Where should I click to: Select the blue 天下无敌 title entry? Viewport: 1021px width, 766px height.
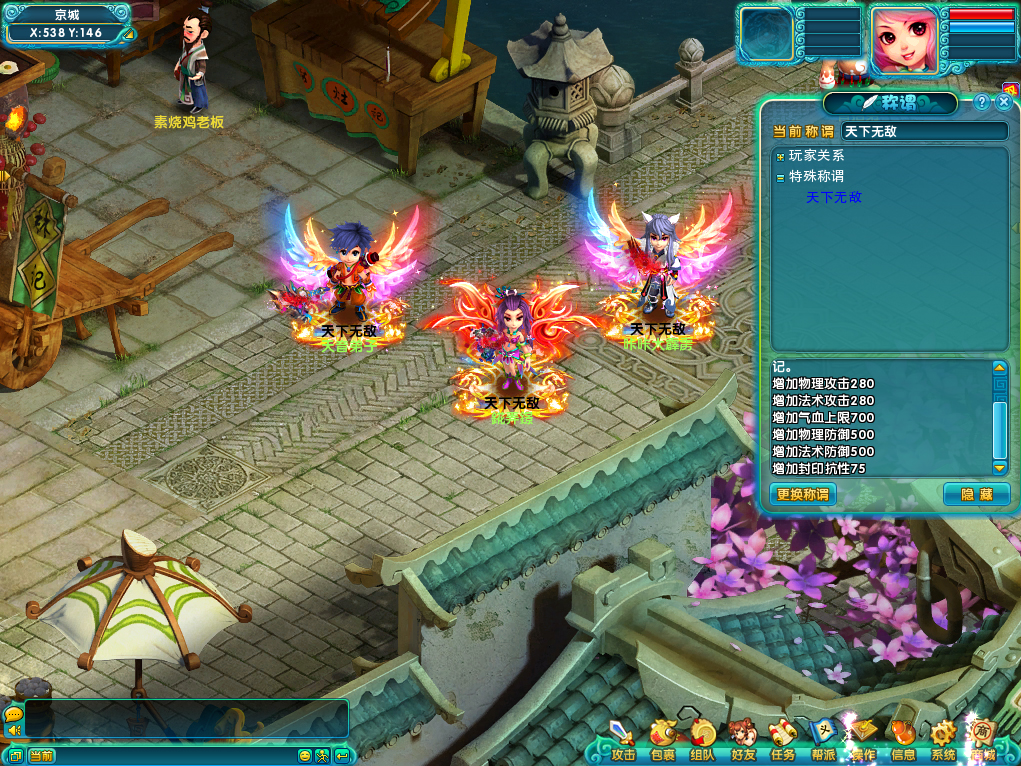pyautogui.click(x=833, y=198)
